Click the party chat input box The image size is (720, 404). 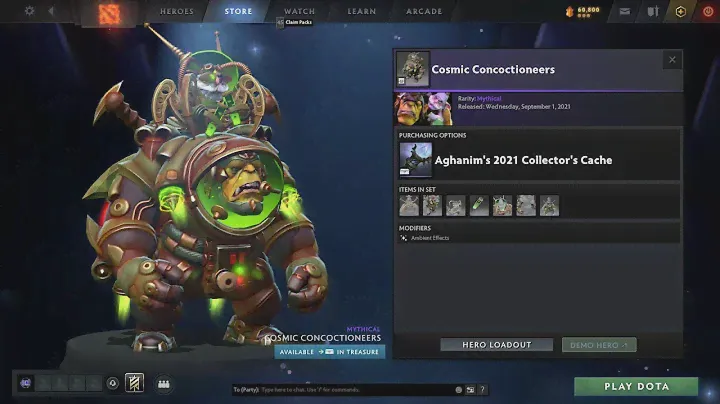click(340, 389)
